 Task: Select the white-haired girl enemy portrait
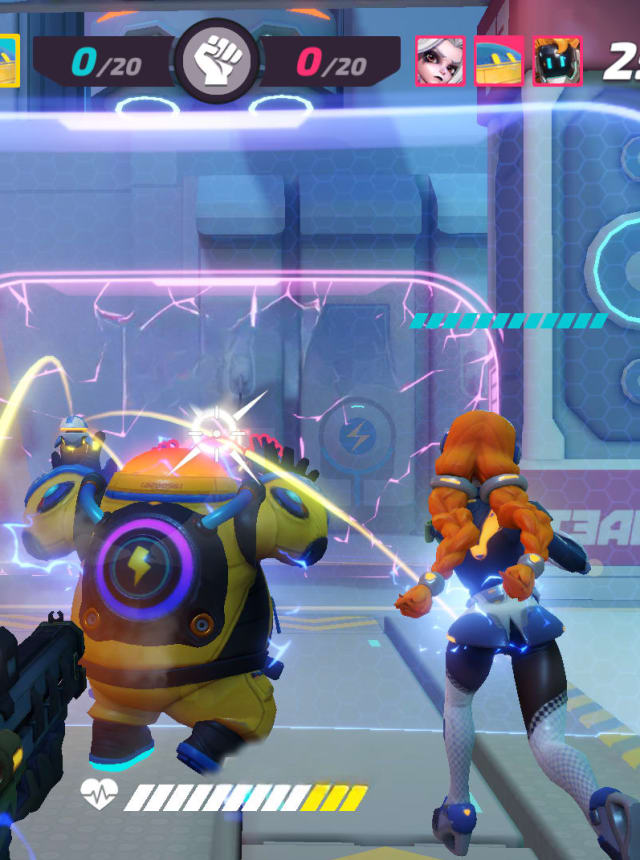point(440,61)
